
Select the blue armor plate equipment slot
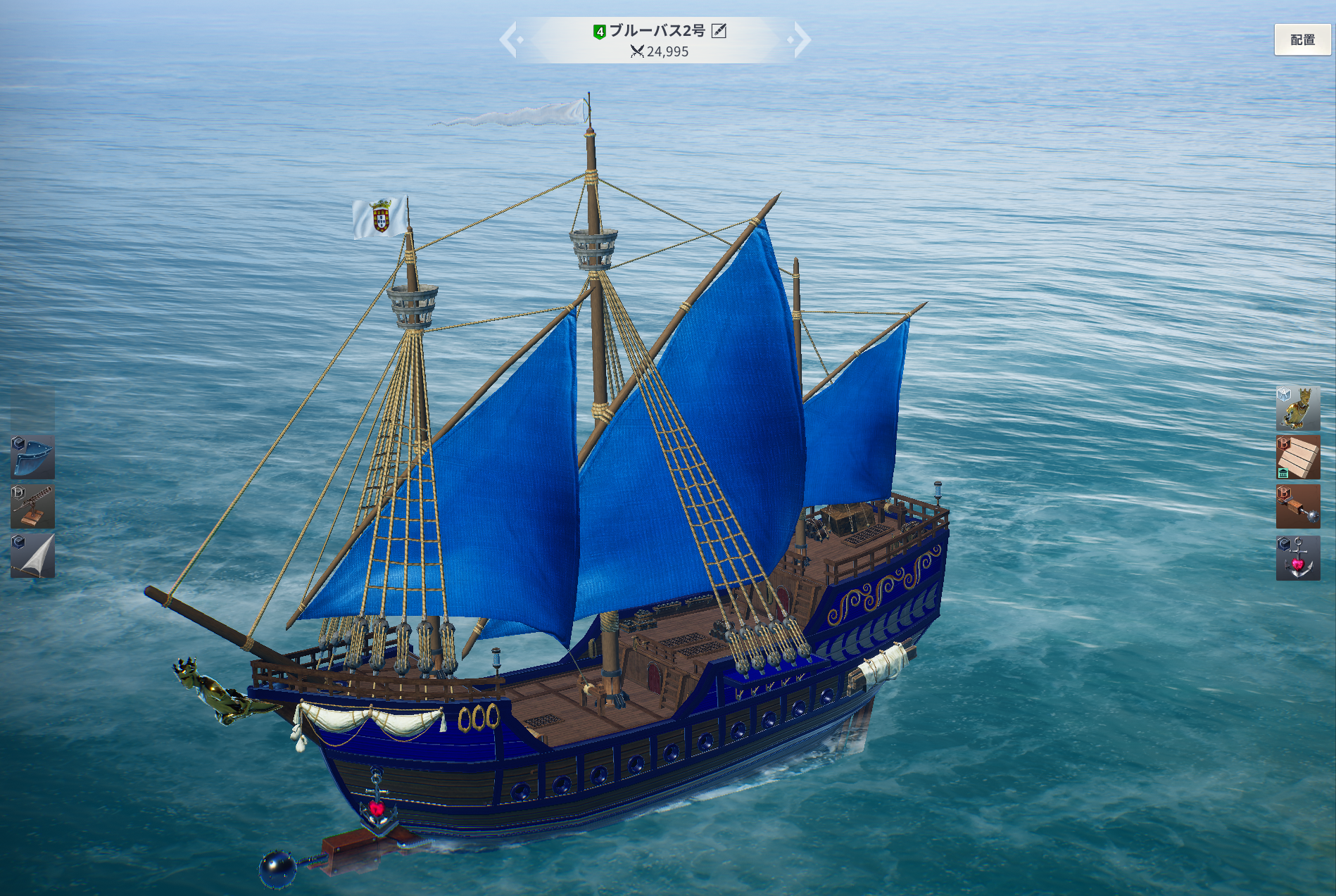click(x=32, y=458)
